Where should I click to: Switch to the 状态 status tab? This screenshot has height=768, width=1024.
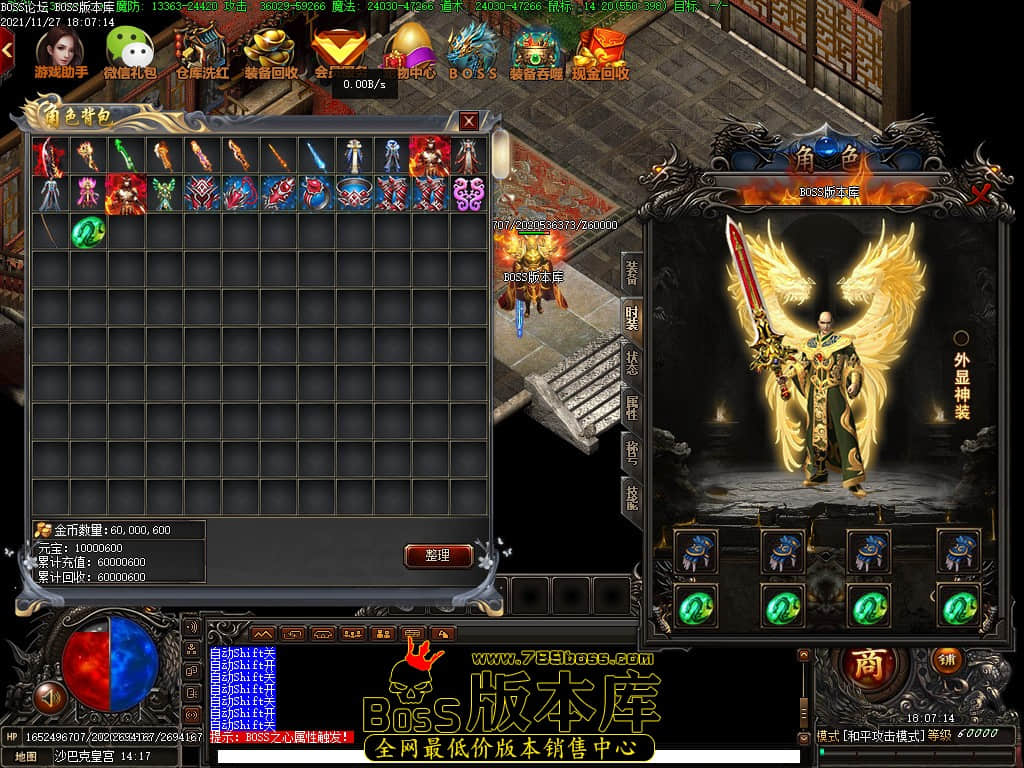pyautogui.click(x=632, y=363)
